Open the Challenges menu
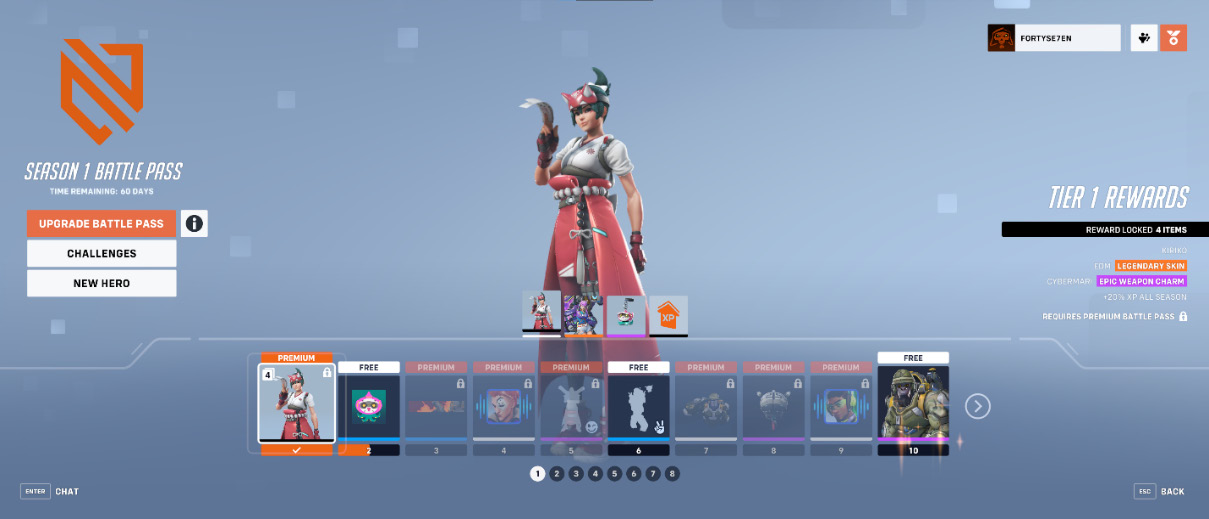Image resolution: width=1209 pixels, height=519 pixels. click(101, 253)
